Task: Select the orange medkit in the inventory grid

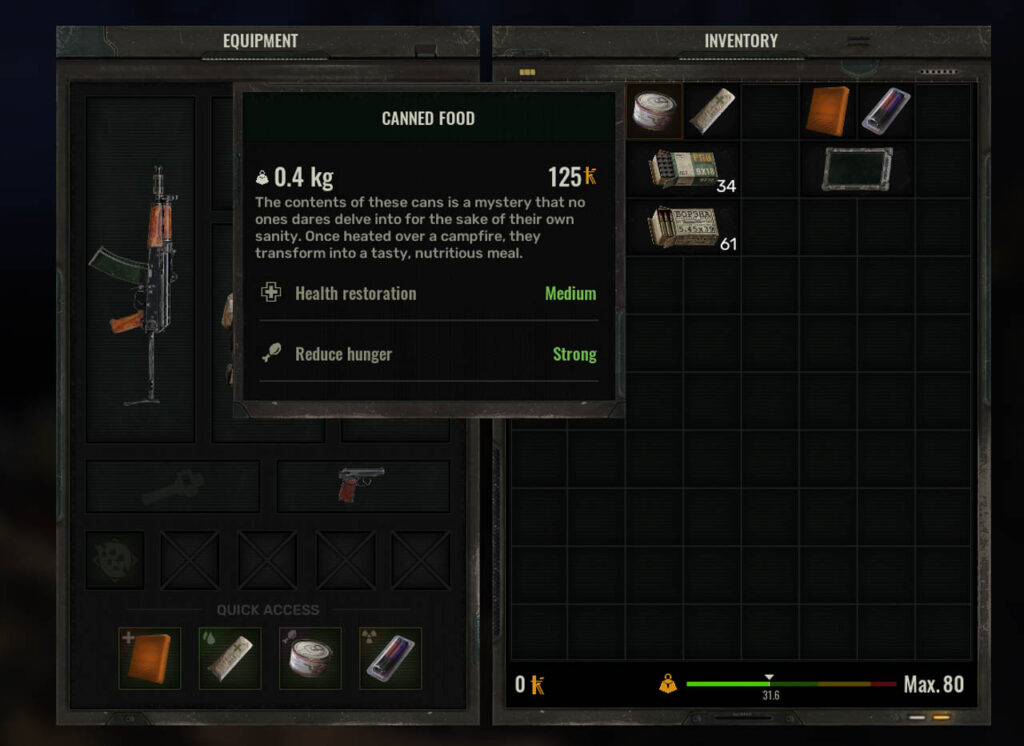Action: (828, 110)
